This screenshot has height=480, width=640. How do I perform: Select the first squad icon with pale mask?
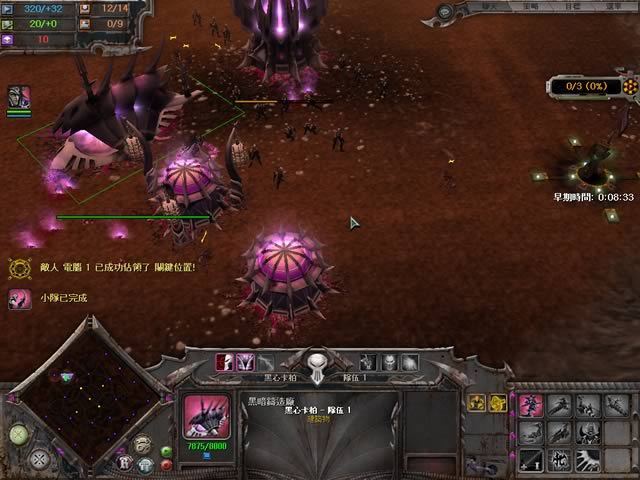tap(225, 361)
